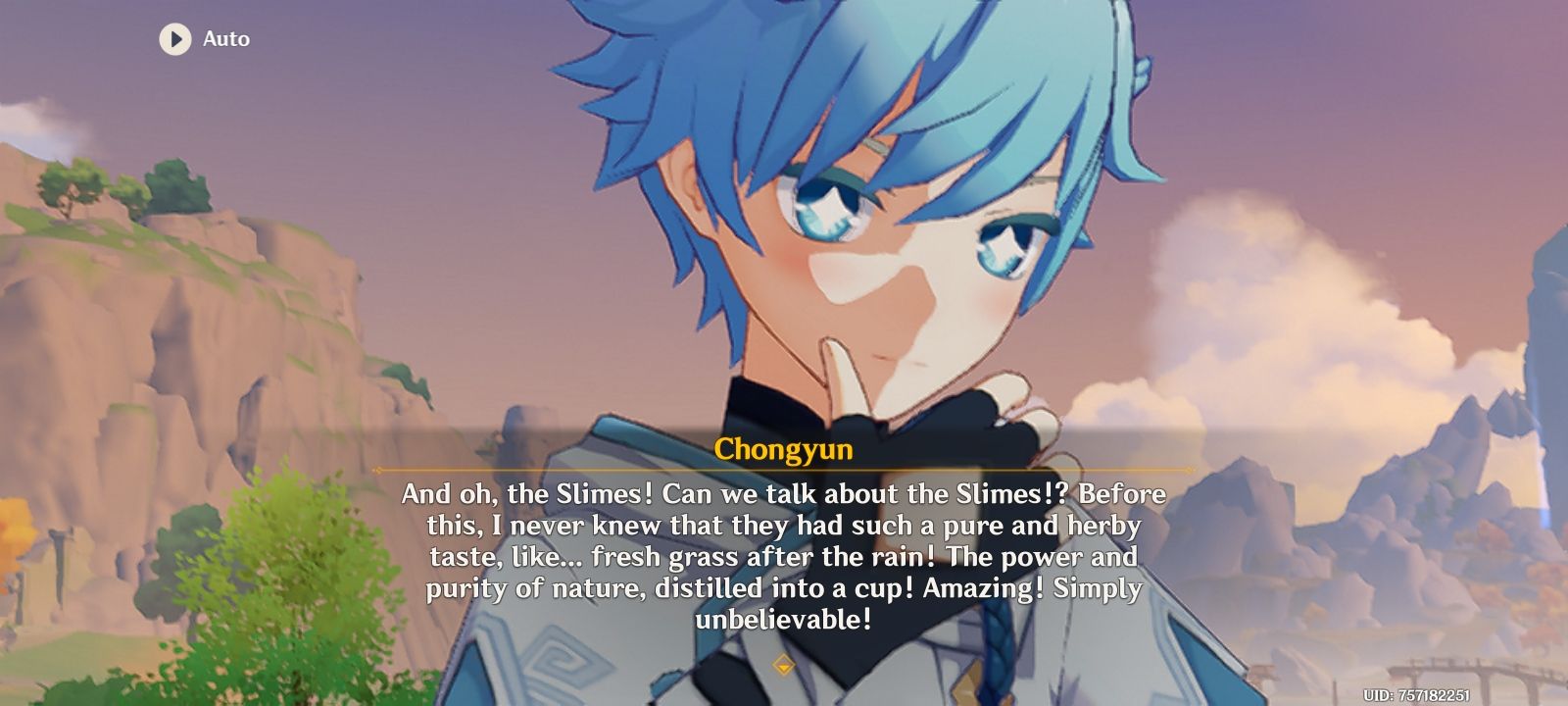Screen dimensions: 1568x706
Task: Click the Auto text label
Action: [225, 40]
